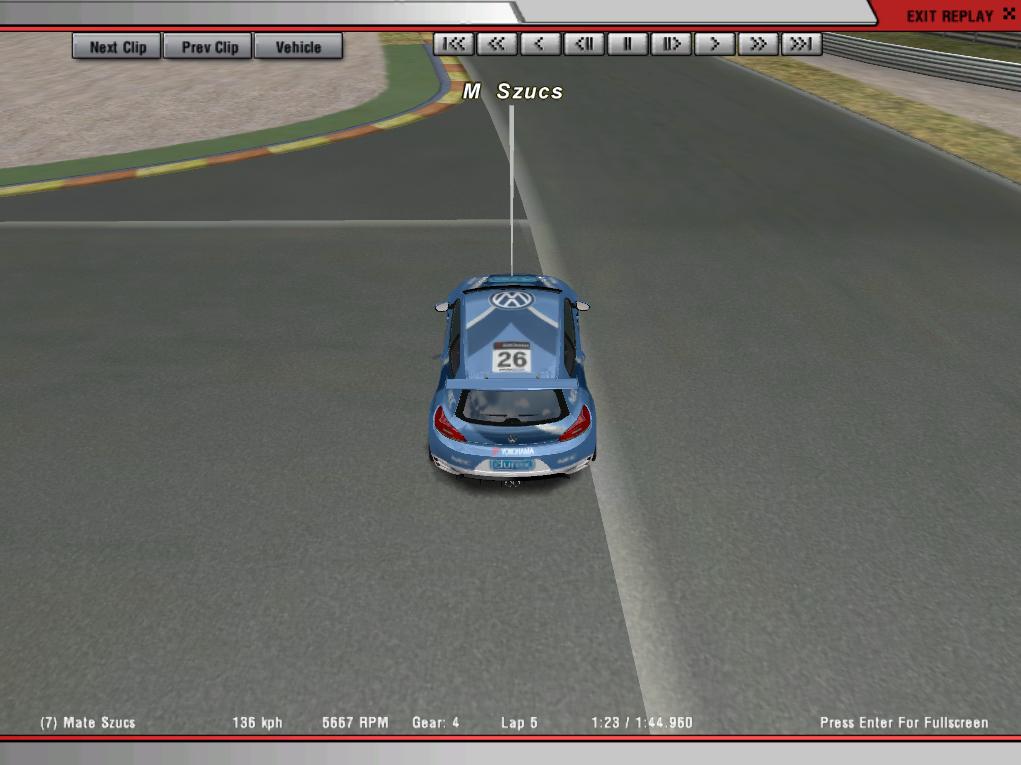Jump back to the Prev Clip
1021x765 pixels.
210,47
